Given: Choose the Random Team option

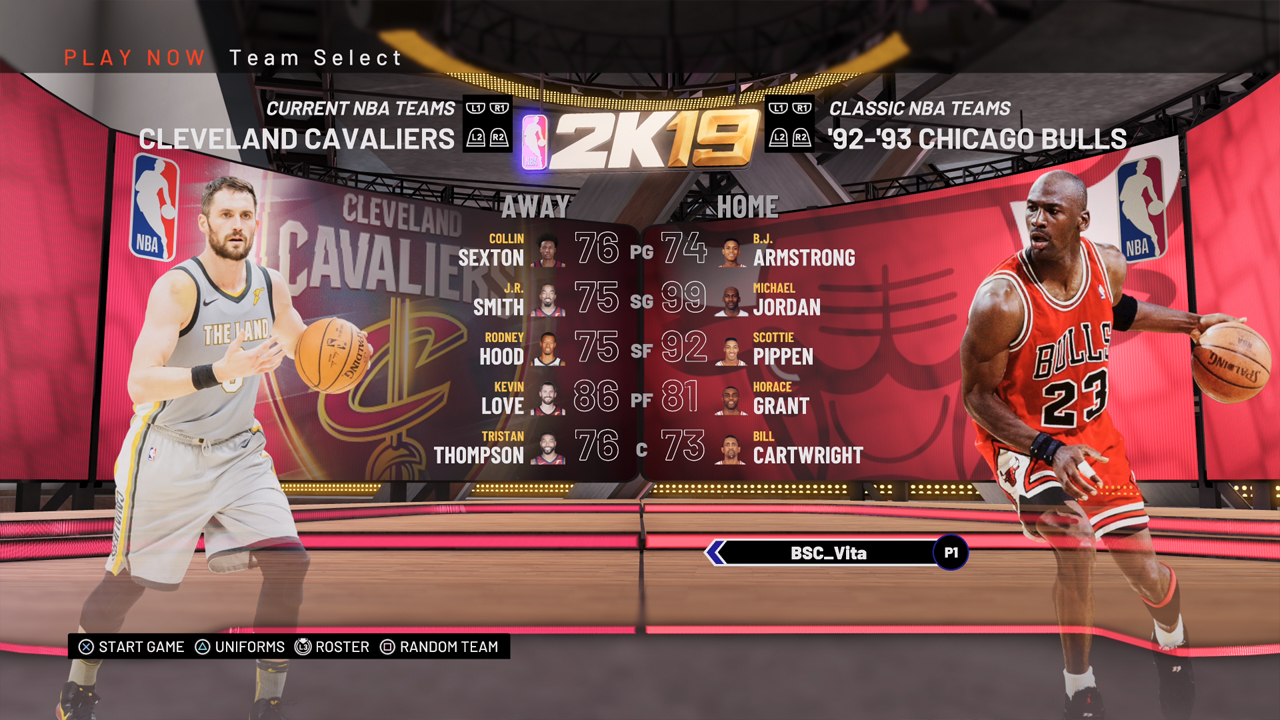Looking at the screenshot, I should pos(439,647).
